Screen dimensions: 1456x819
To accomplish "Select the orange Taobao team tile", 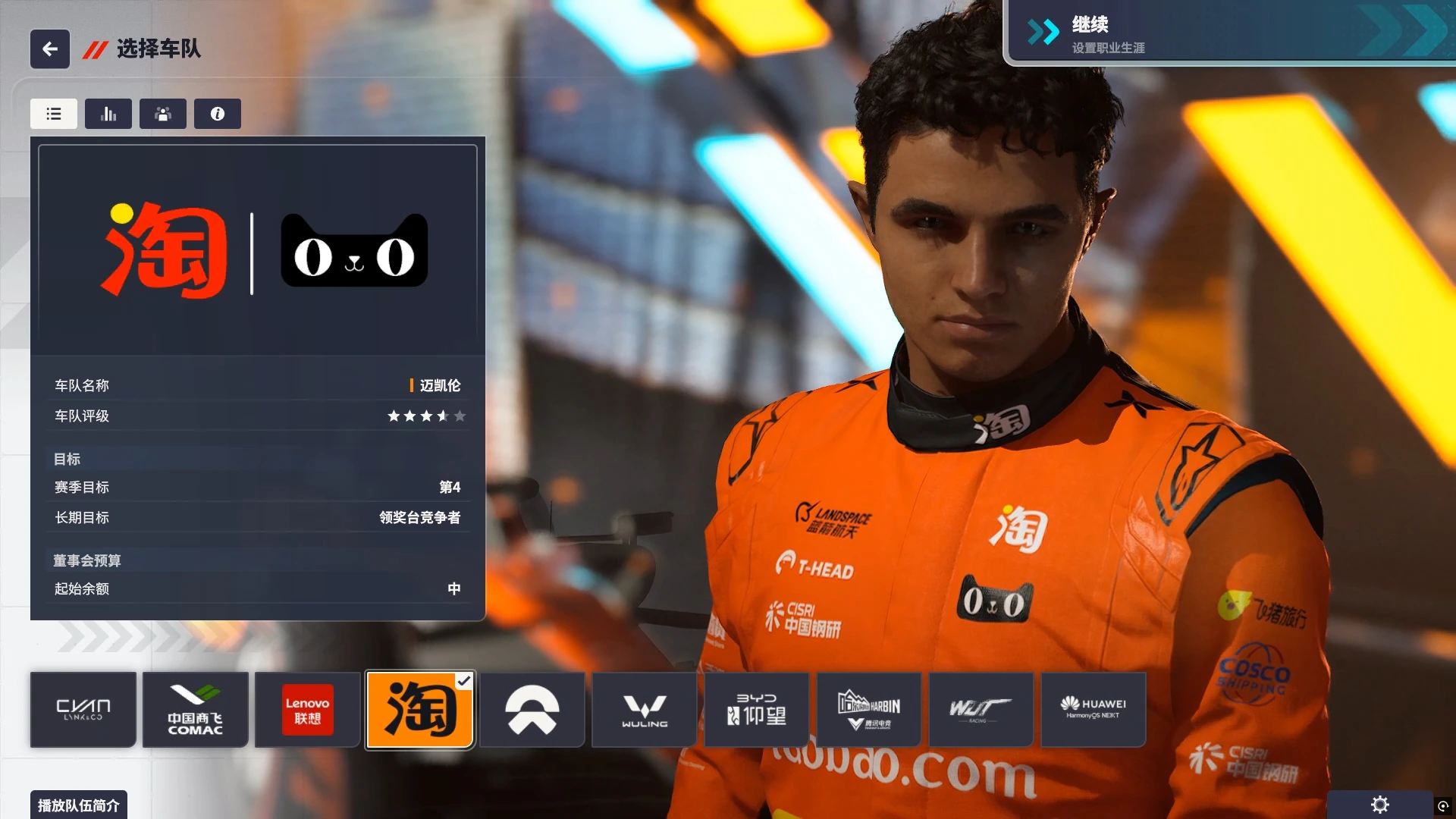I will (x=420, y=710).
